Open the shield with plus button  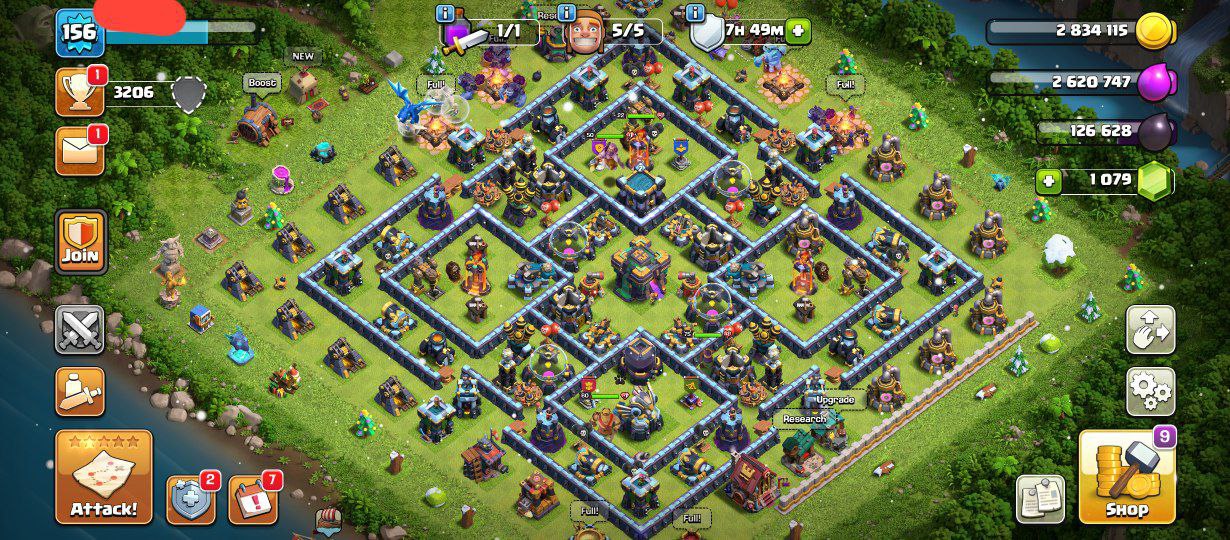pyautogui.click(x=190, y=499)
